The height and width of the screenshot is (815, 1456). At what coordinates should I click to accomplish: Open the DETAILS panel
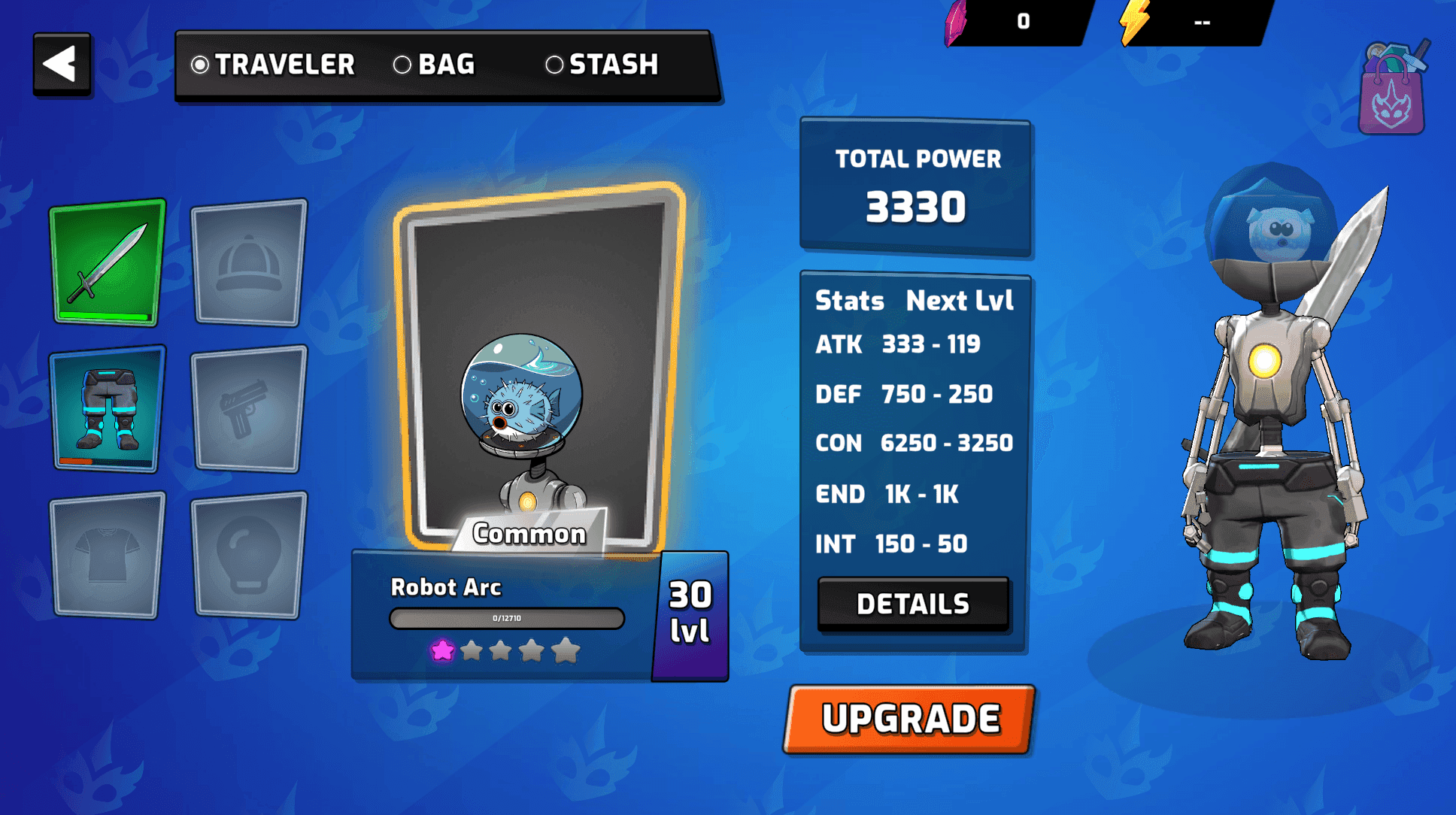tap(914, 603)
